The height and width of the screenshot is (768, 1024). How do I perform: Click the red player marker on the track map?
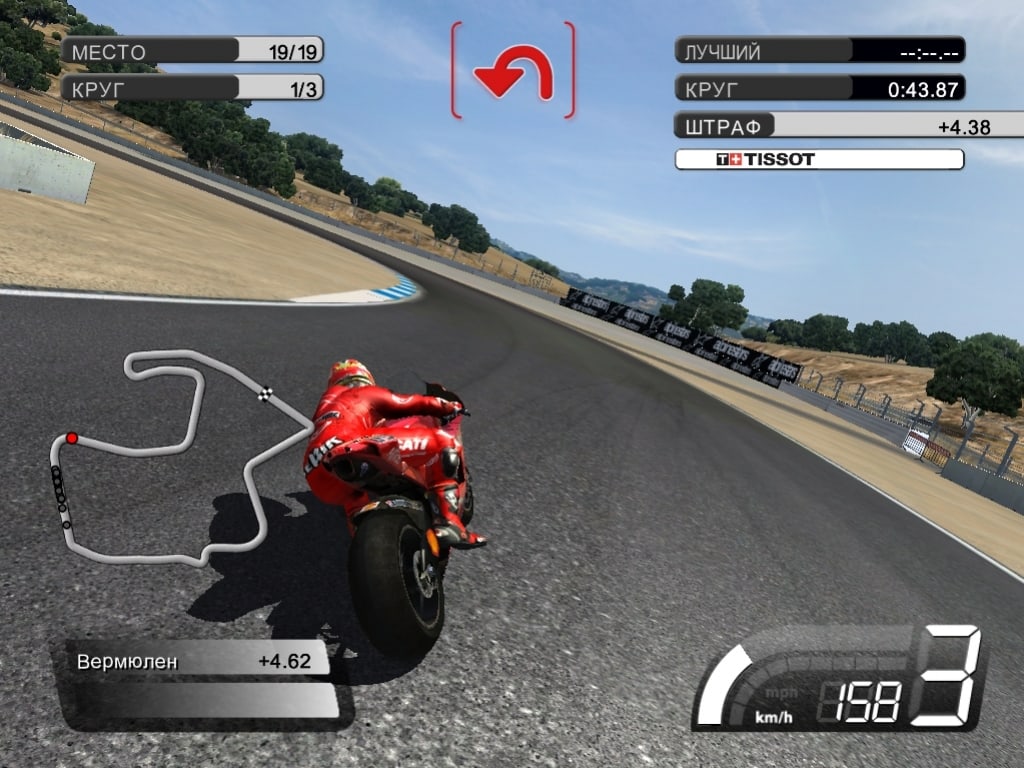click(x=72, y=438)
